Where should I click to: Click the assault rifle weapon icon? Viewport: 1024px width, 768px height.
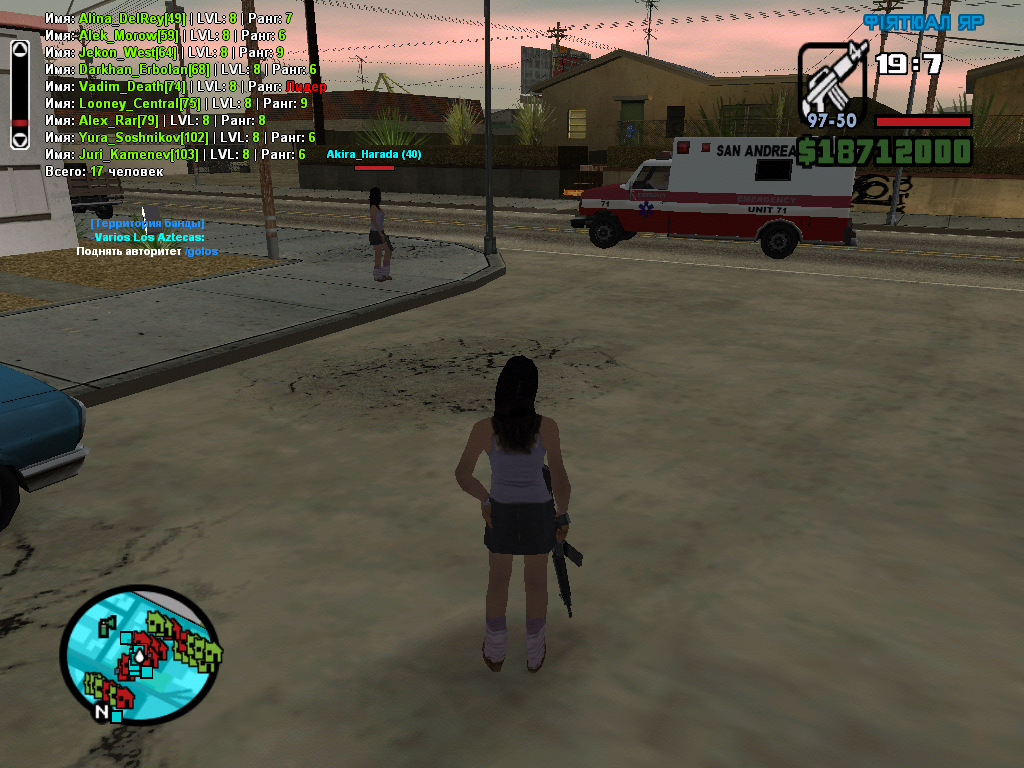(x=834, y=80)
